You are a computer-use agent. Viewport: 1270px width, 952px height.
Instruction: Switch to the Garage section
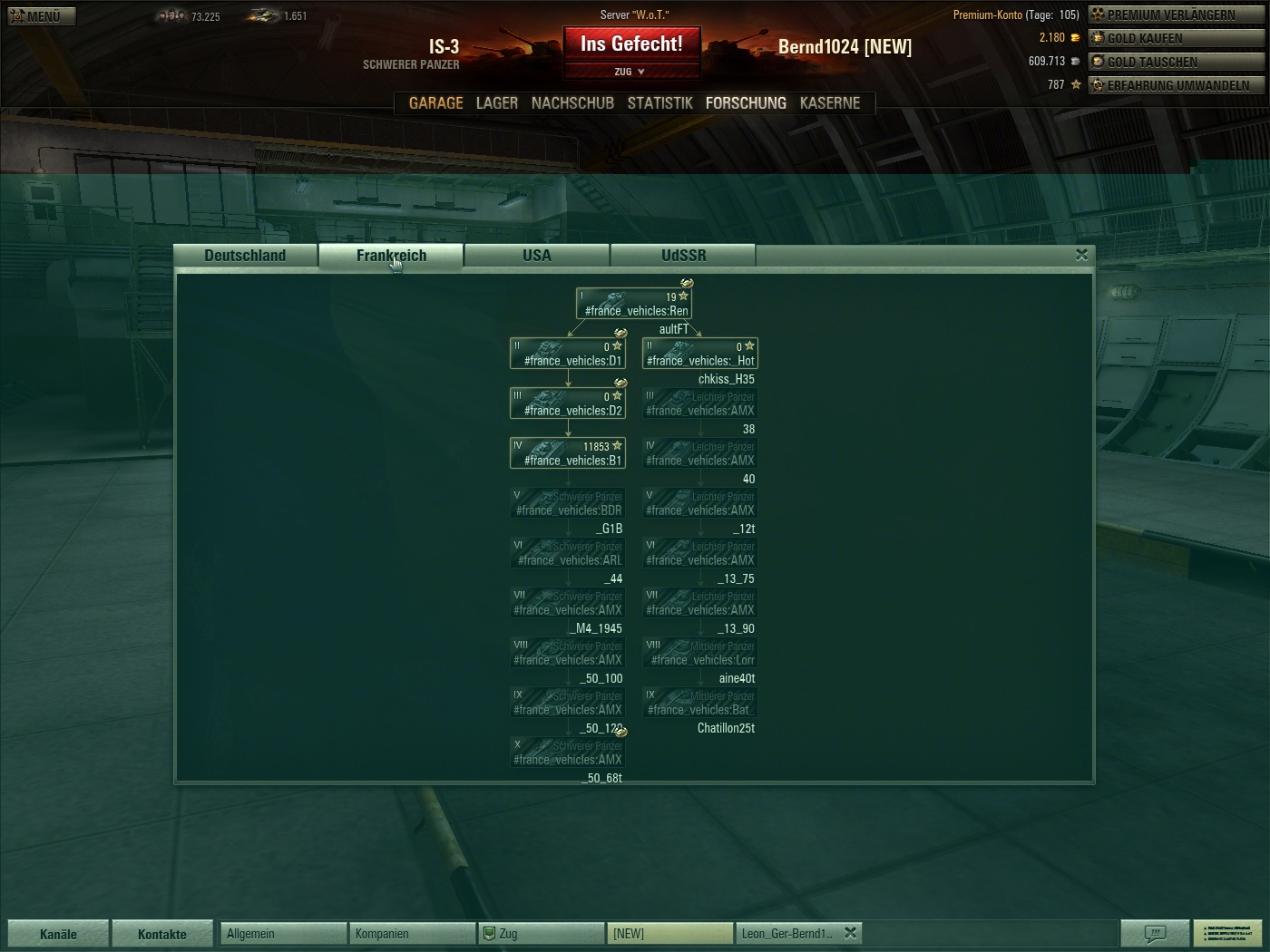pyautogui.click(x=435, y=103)
